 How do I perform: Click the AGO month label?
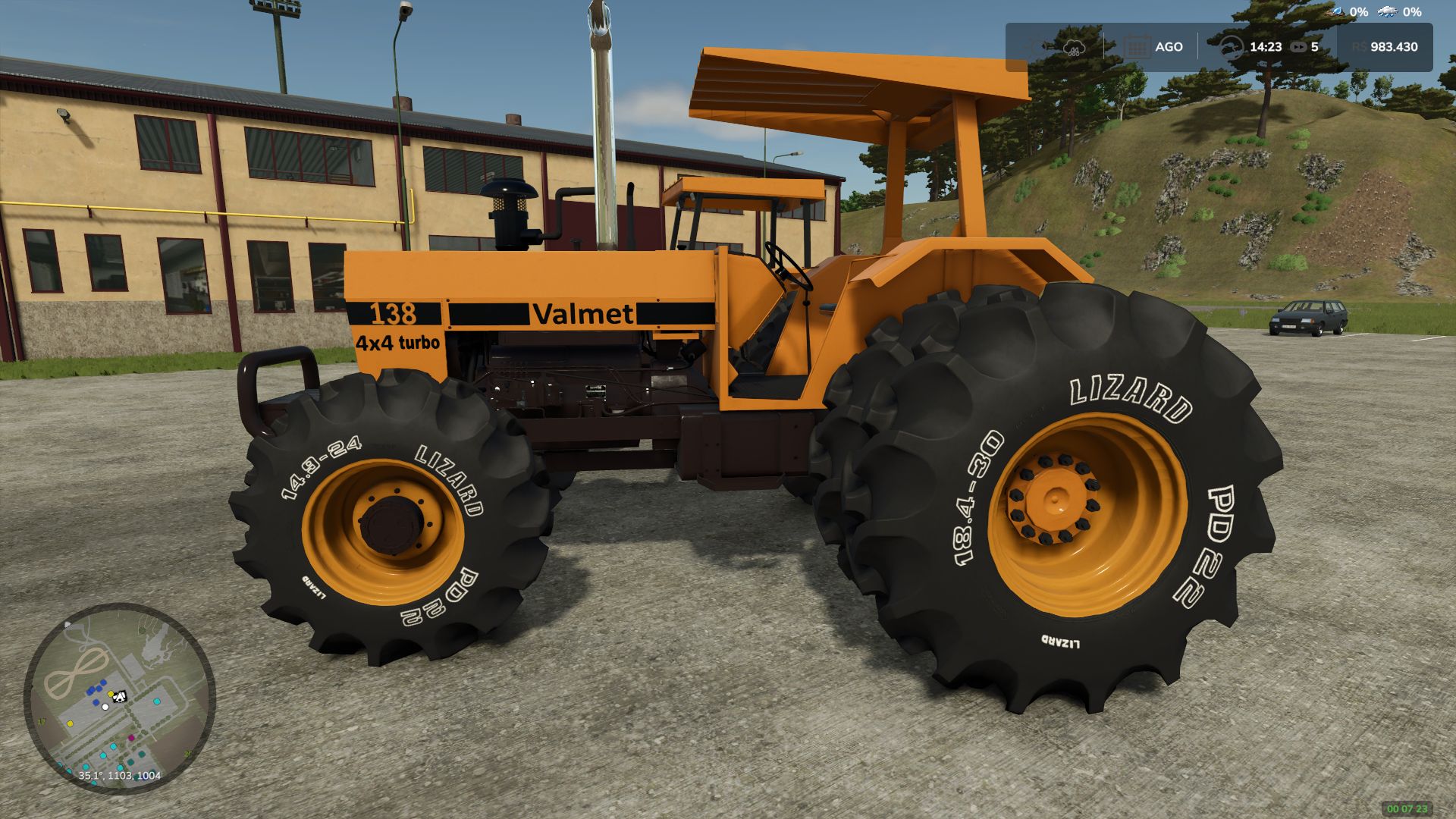pyautogui.click(x=1169, y=47)
